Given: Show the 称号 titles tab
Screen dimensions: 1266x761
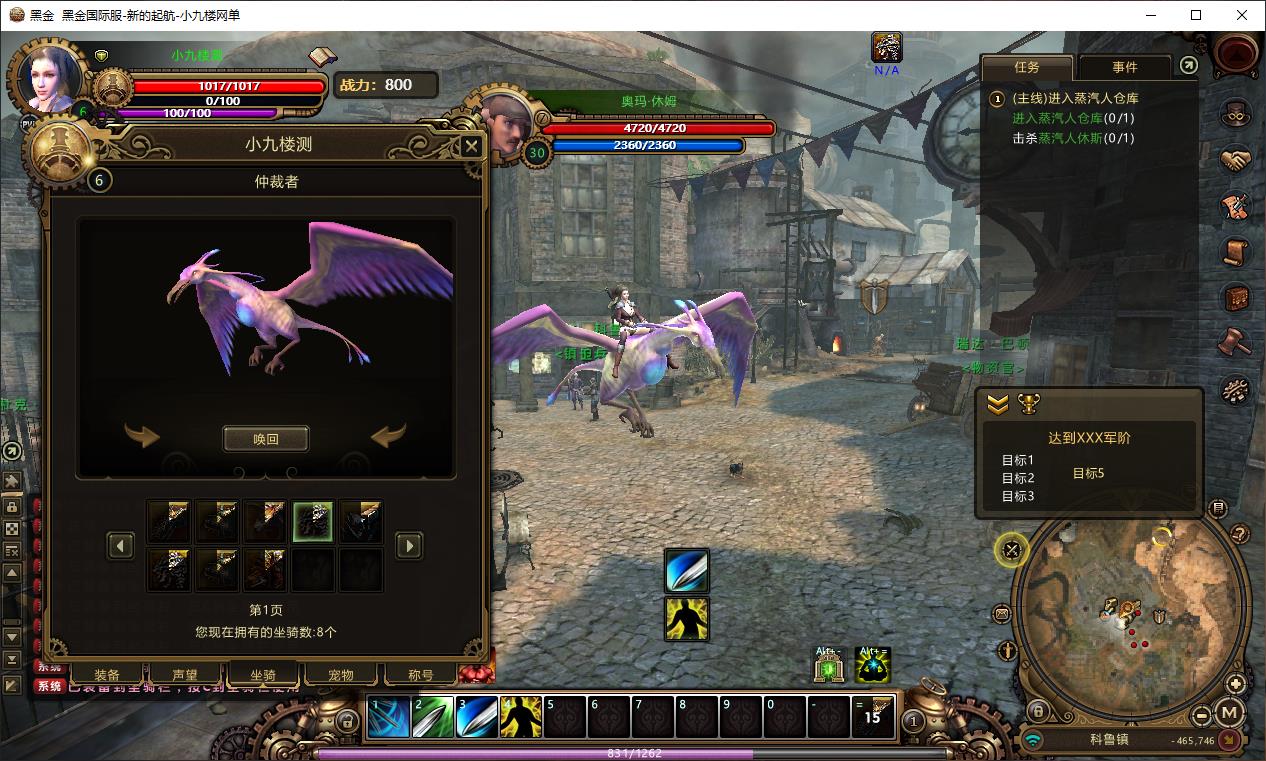Looking at the screenshot, I should pyautogui.click(x=421, y=675).
